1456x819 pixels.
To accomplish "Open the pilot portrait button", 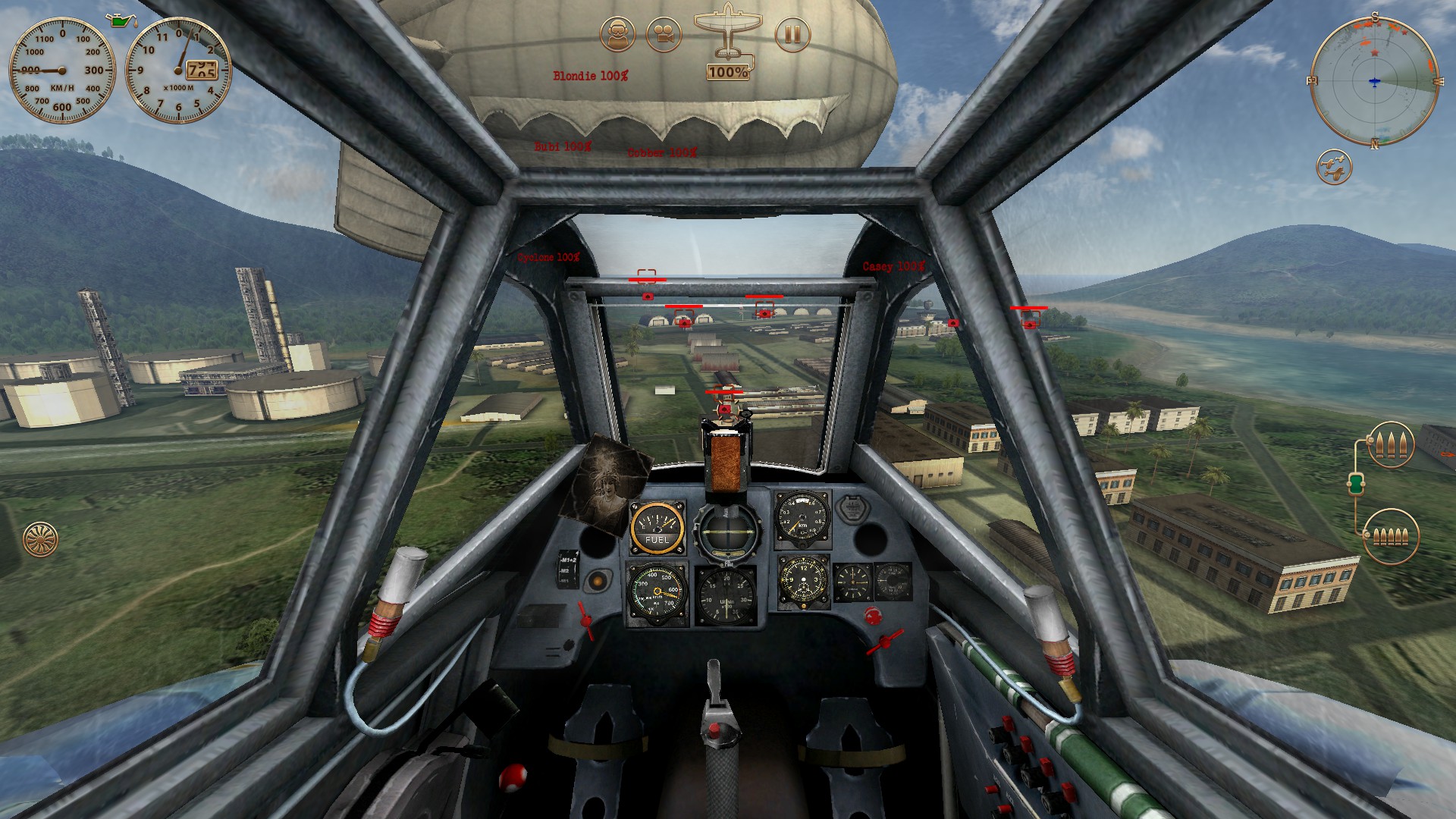I will click(617, 35).
